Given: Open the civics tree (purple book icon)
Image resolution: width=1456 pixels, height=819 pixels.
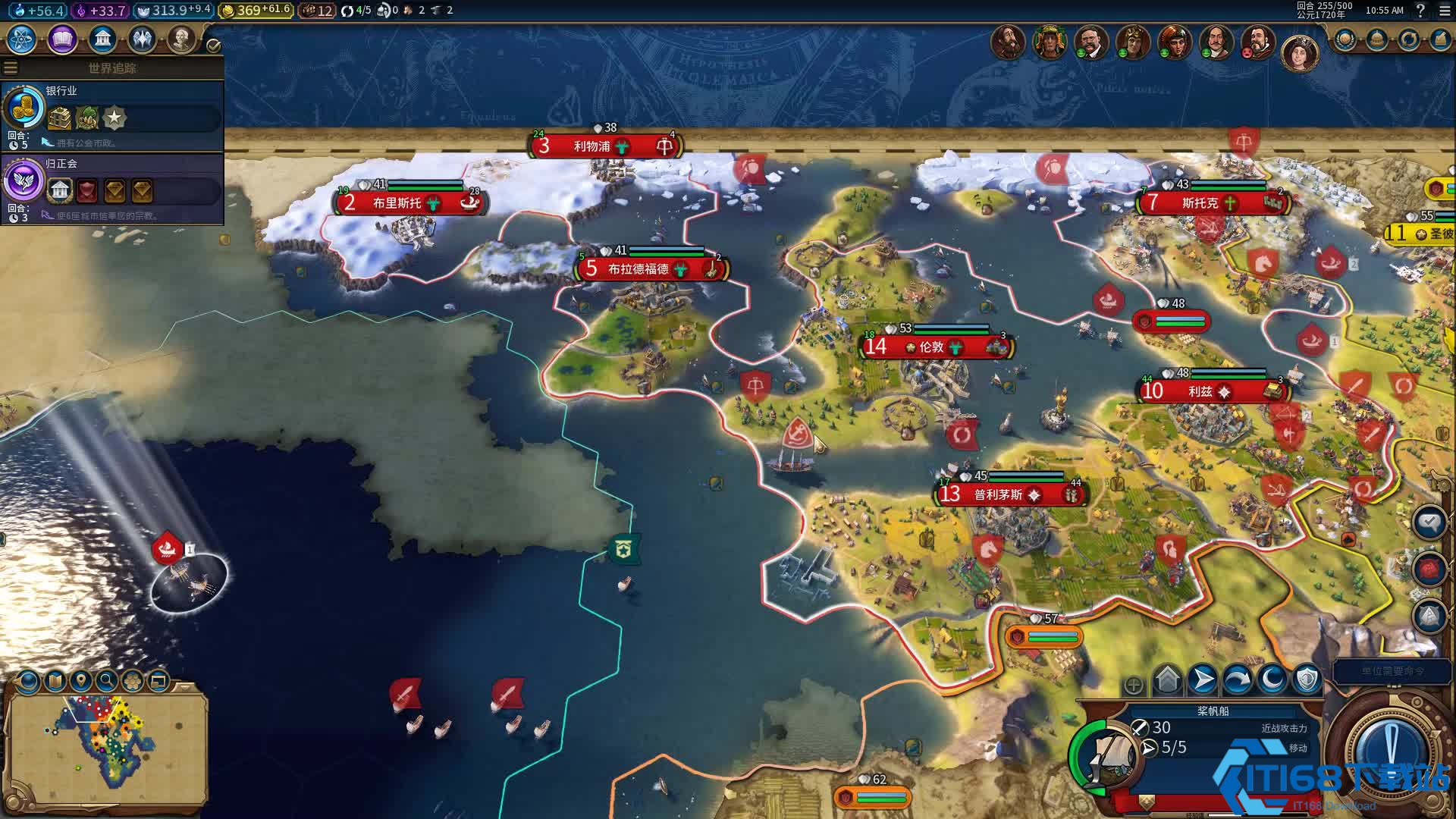Looking at the screenshot, I should pos(62,39).
